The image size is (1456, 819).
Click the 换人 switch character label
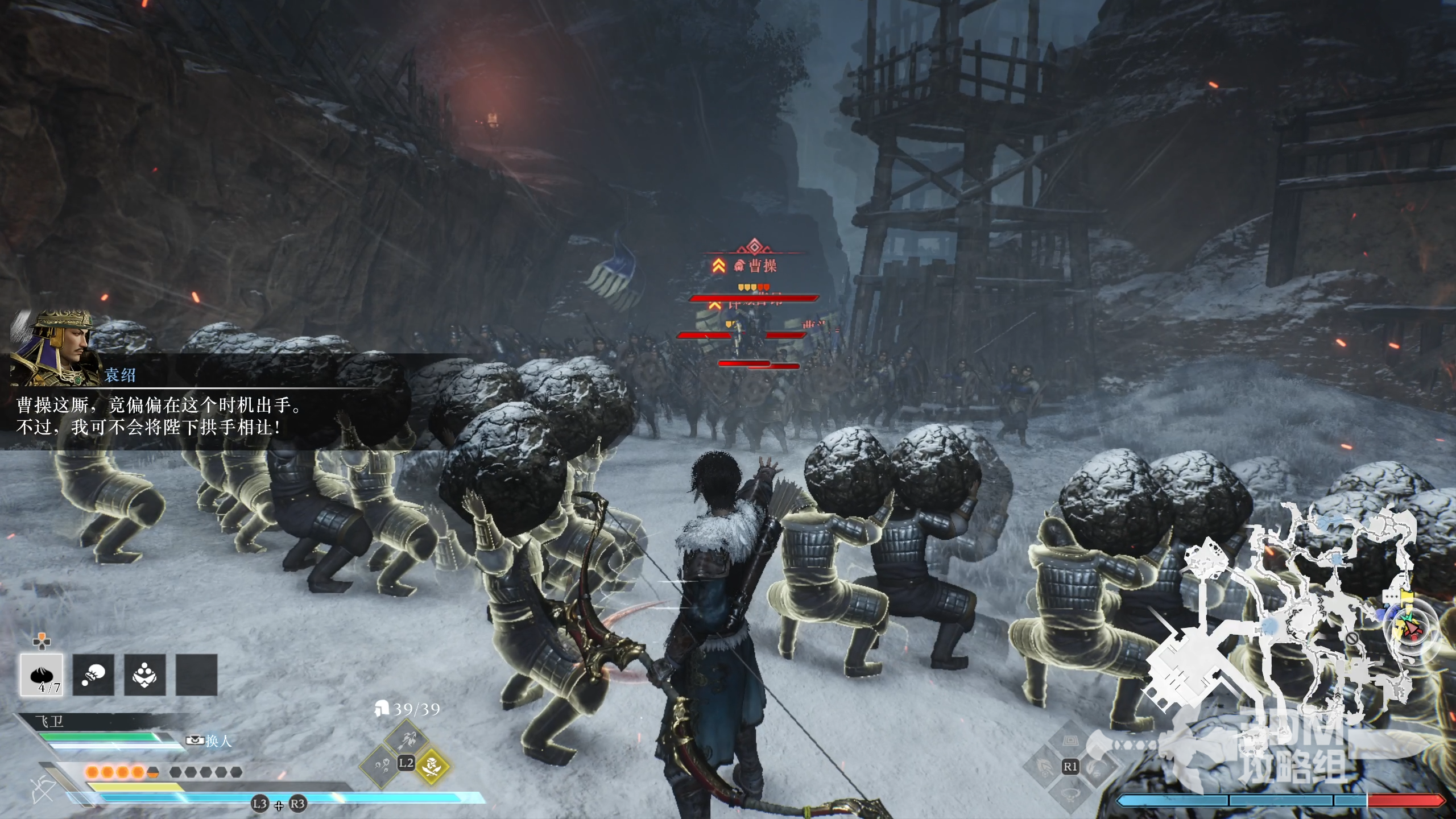(x=210, y=741)
